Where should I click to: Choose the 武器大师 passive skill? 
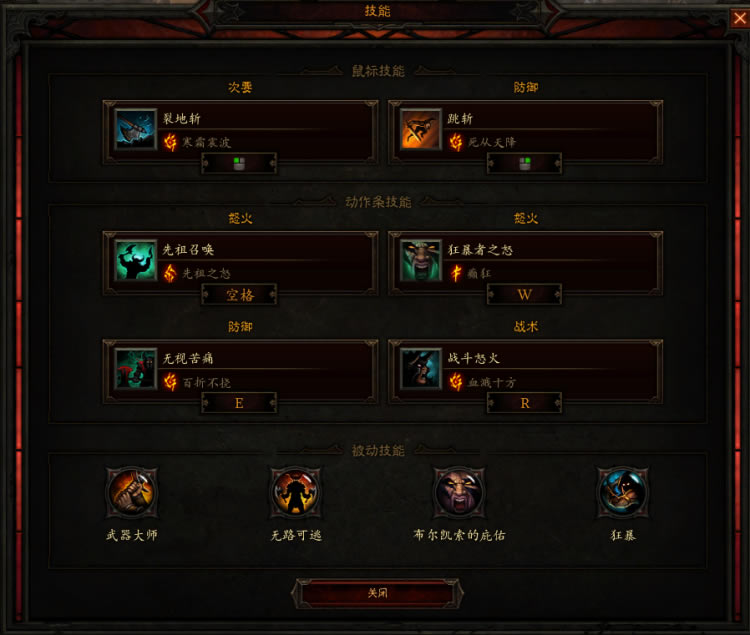pos(132,492)
